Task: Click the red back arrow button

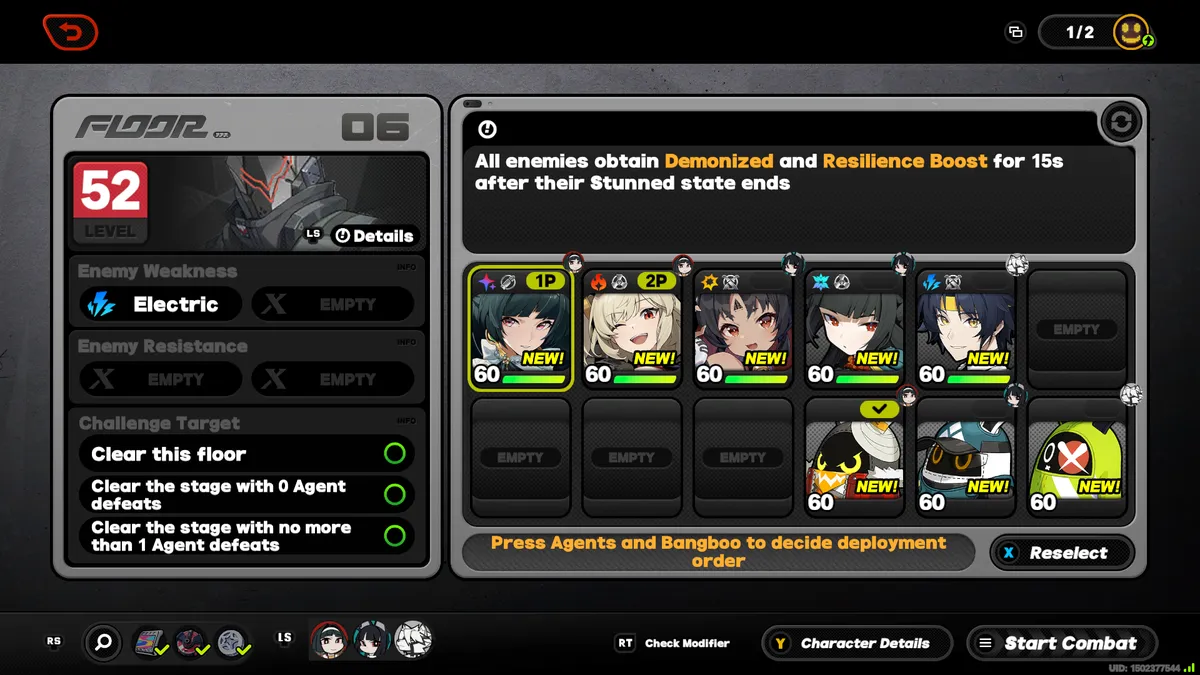Action: (70, 31)
